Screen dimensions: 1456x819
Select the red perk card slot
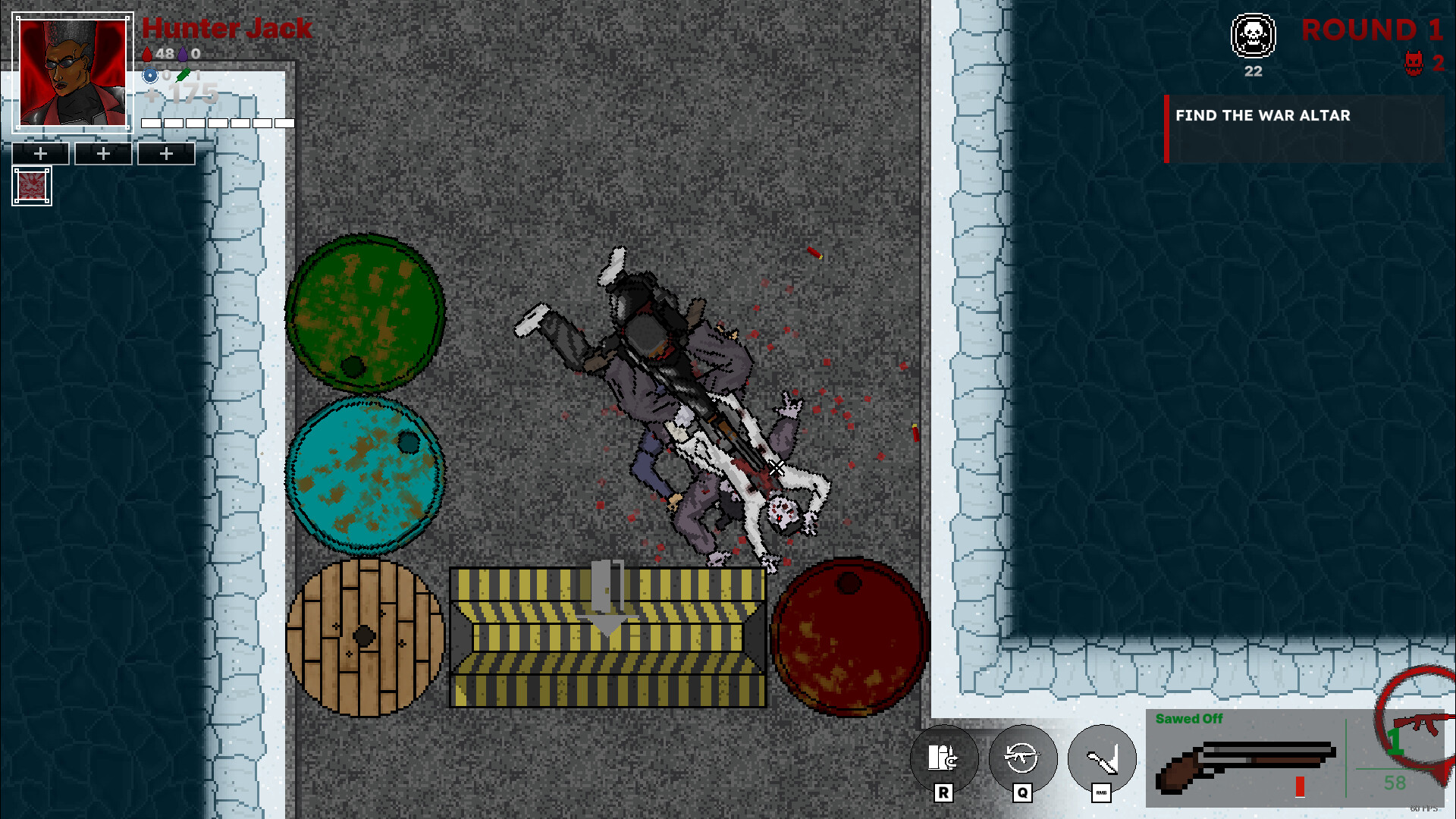coord(31,185)
